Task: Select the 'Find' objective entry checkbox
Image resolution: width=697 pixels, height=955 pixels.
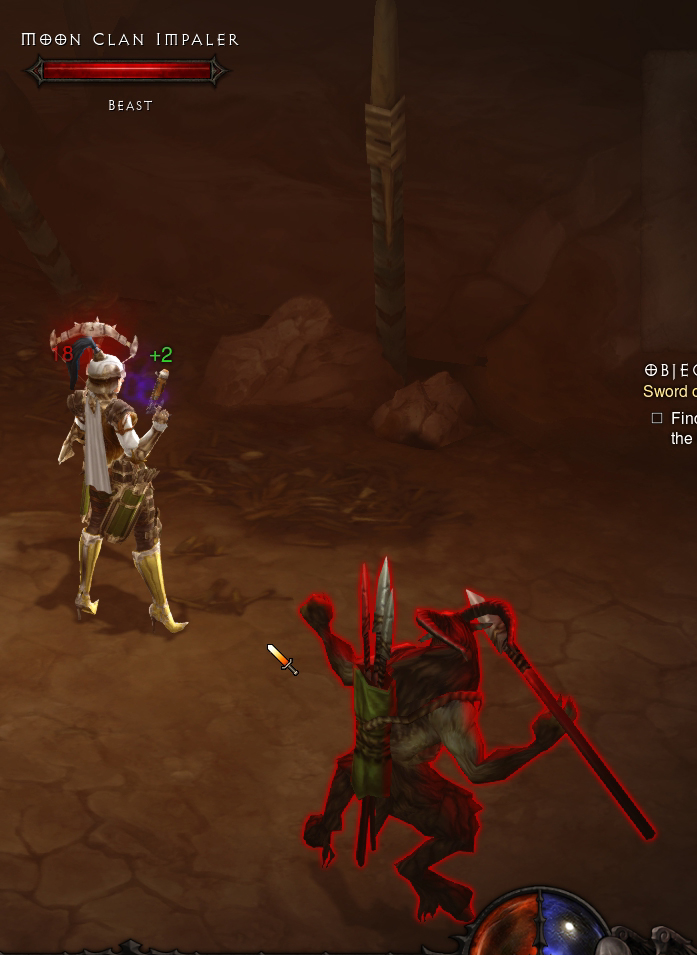Action: point(657,418)
